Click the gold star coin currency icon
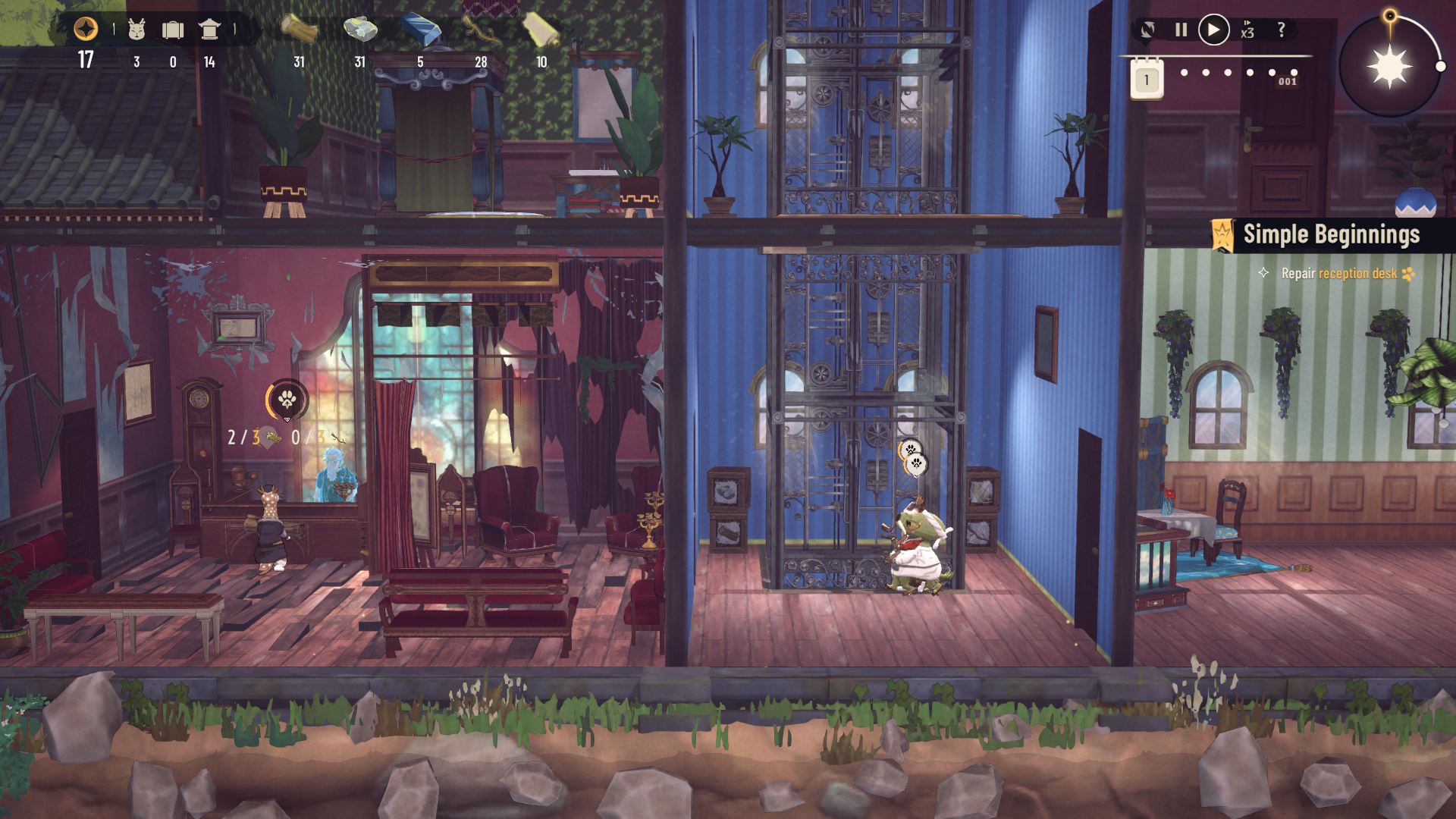Screen dimensions: 1456x819 tap(86, 30)
